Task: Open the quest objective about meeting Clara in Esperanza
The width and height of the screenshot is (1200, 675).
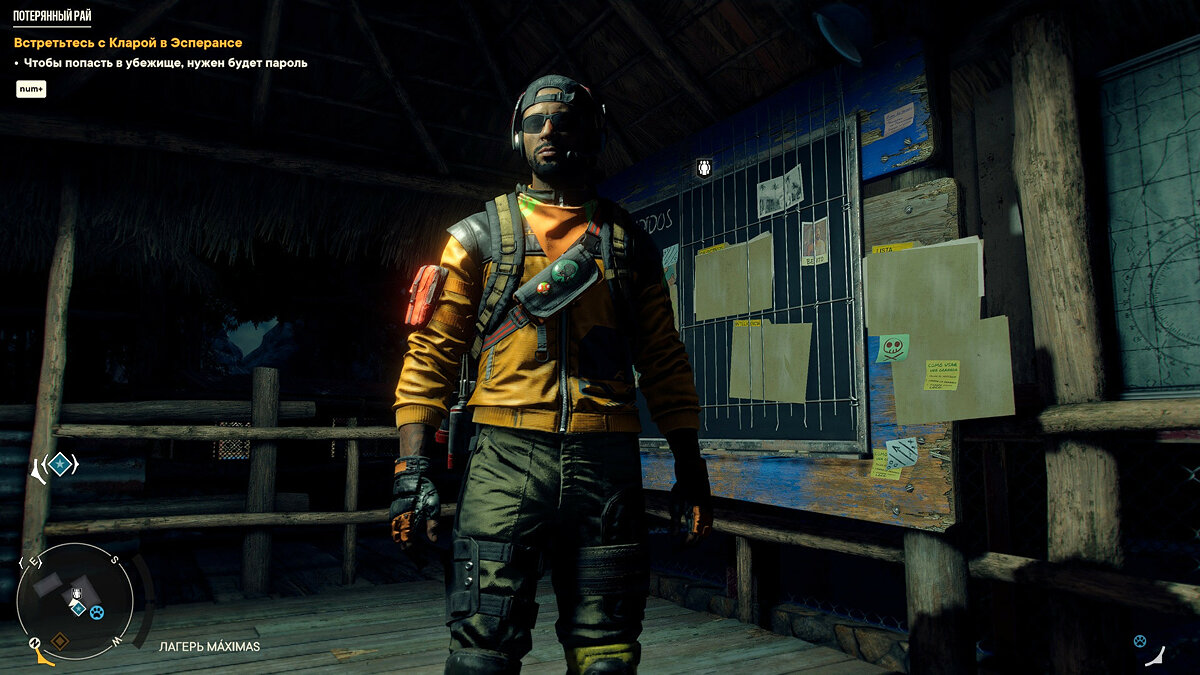Action: [x=128, y=43]
